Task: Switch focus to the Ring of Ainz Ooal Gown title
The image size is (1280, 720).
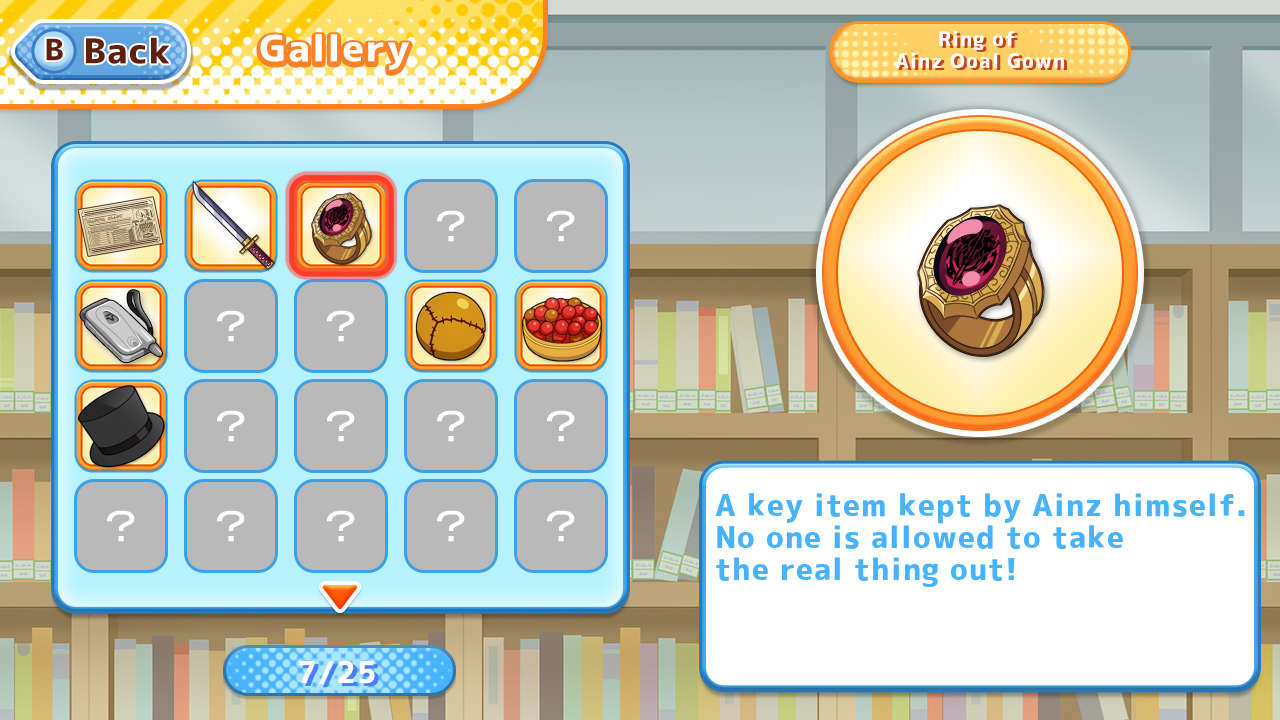Action: click(980, 52)
